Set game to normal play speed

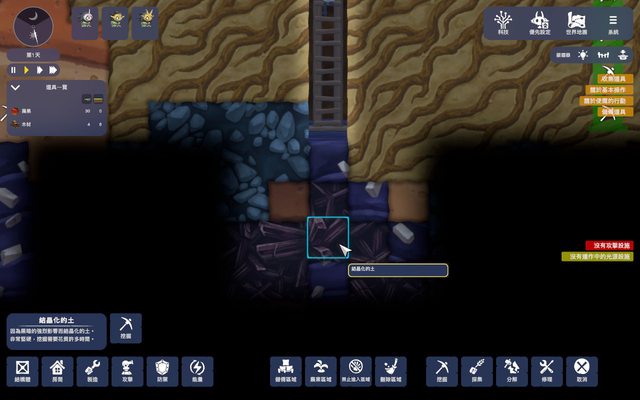tap(27, 70)
